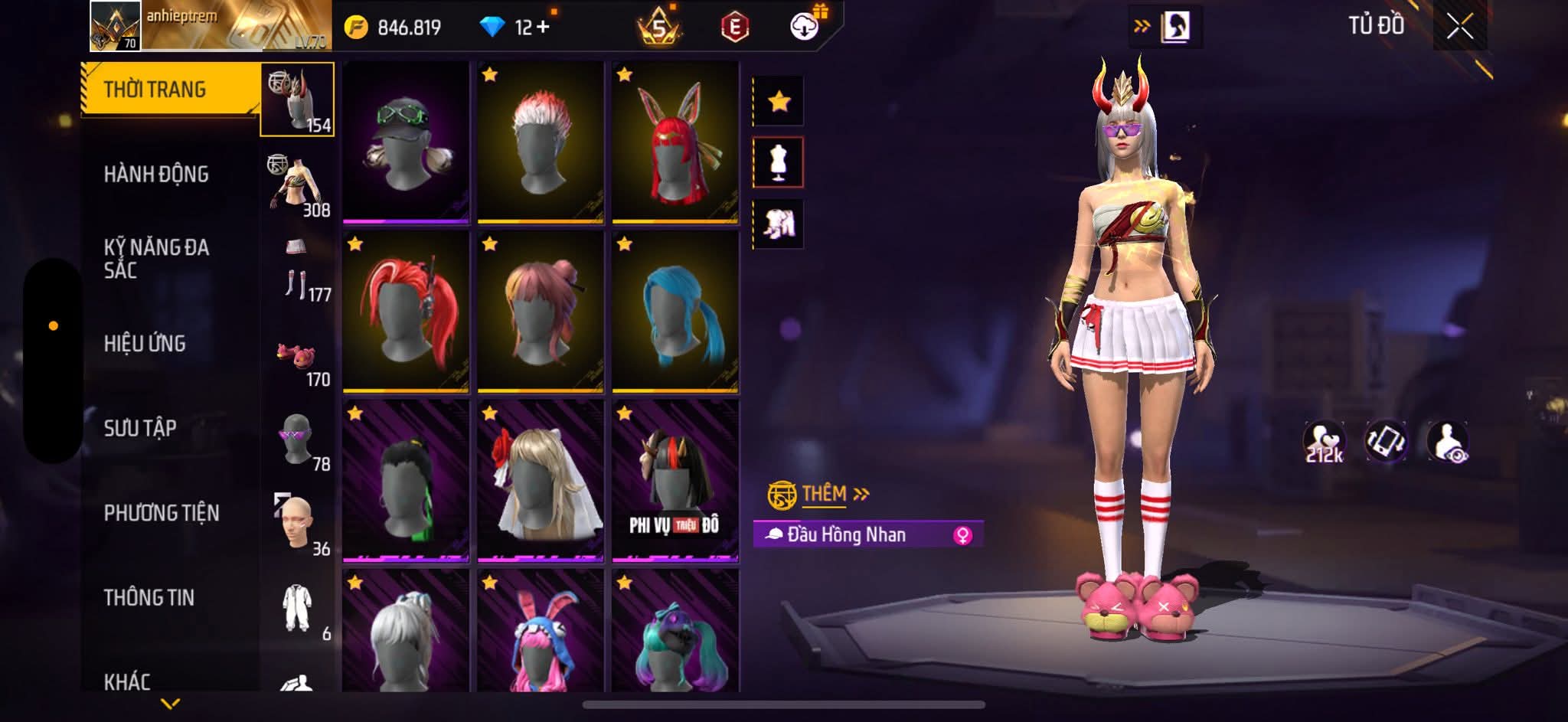1568x722 pixels.
Task: Open the gold coin balance
Action: 394,28
